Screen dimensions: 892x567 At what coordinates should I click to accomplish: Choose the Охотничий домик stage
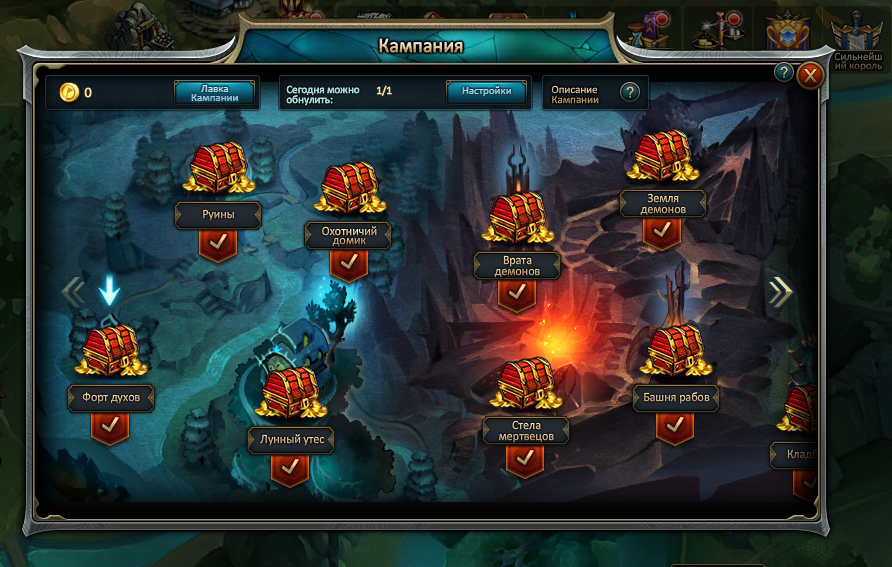[347, 190]
